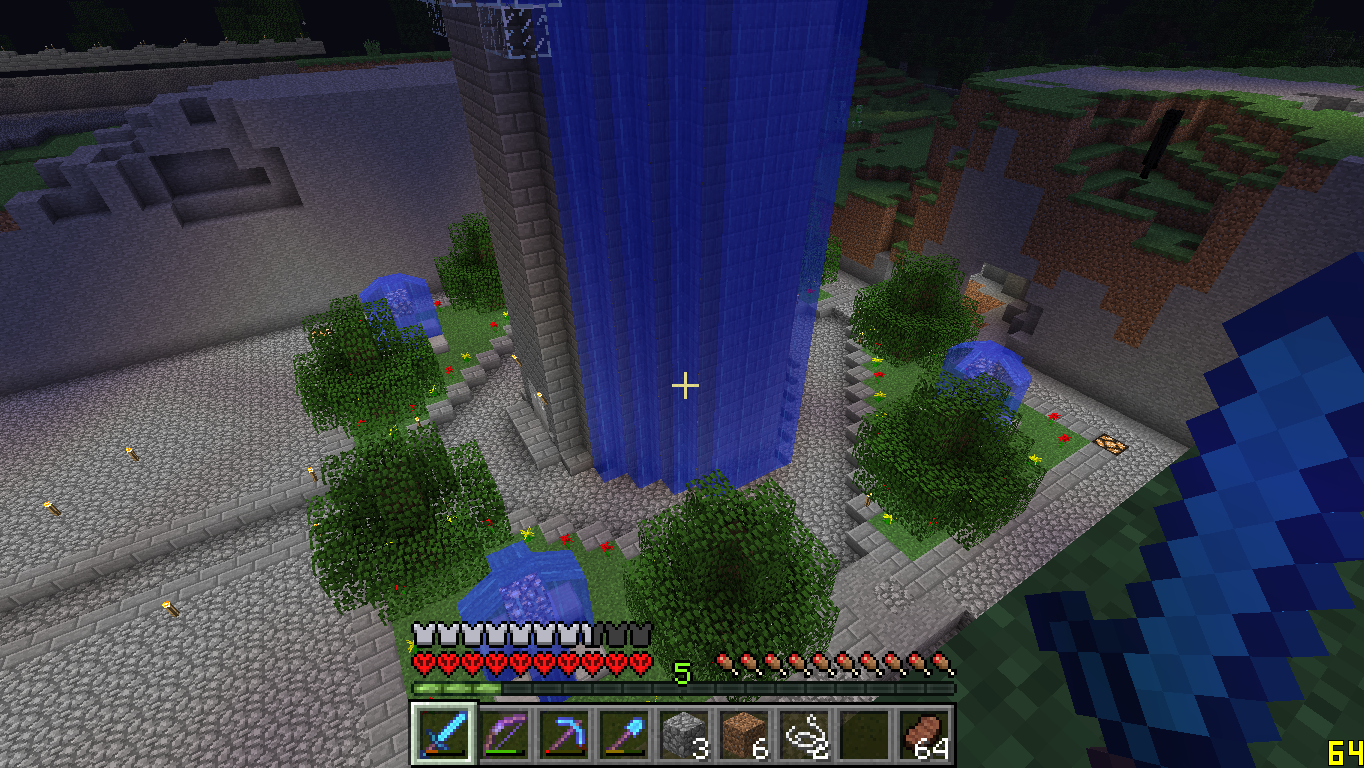
Task: Select the diamond sword hotbar slot
Action: click(x=438, y=733)
